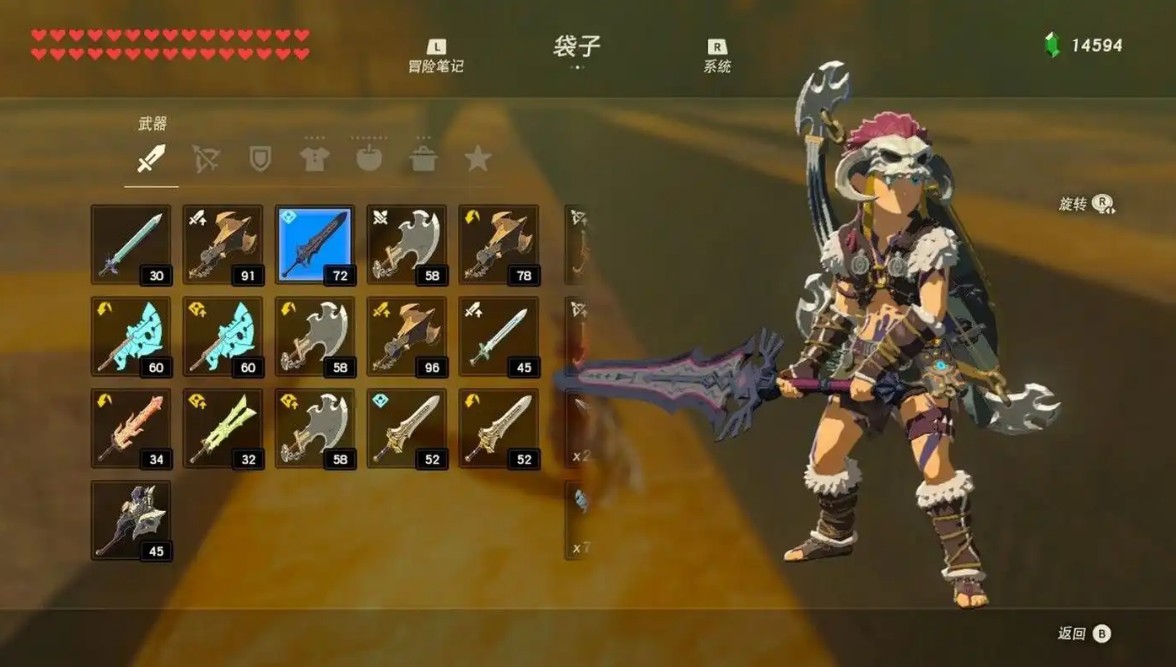Screen dimensions: 1176x667
Task: Select the weapons tab with the sword icon
Action: (x=151, y=158)
